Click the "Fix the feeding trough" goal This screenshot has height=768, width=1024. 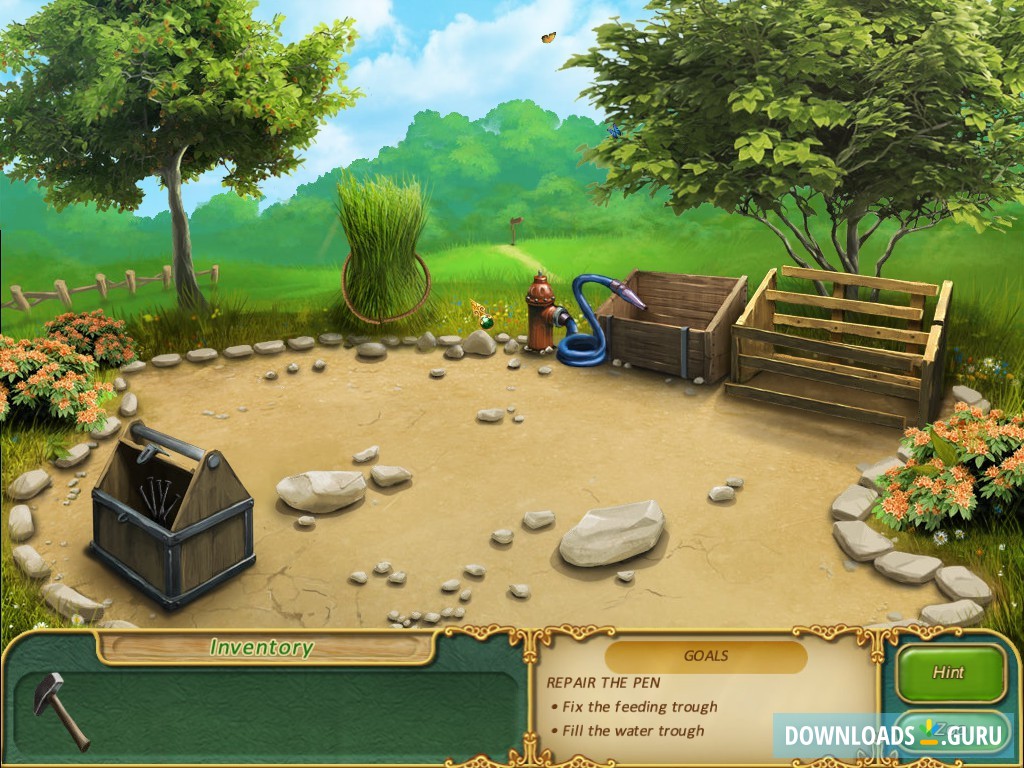(639, 707)
